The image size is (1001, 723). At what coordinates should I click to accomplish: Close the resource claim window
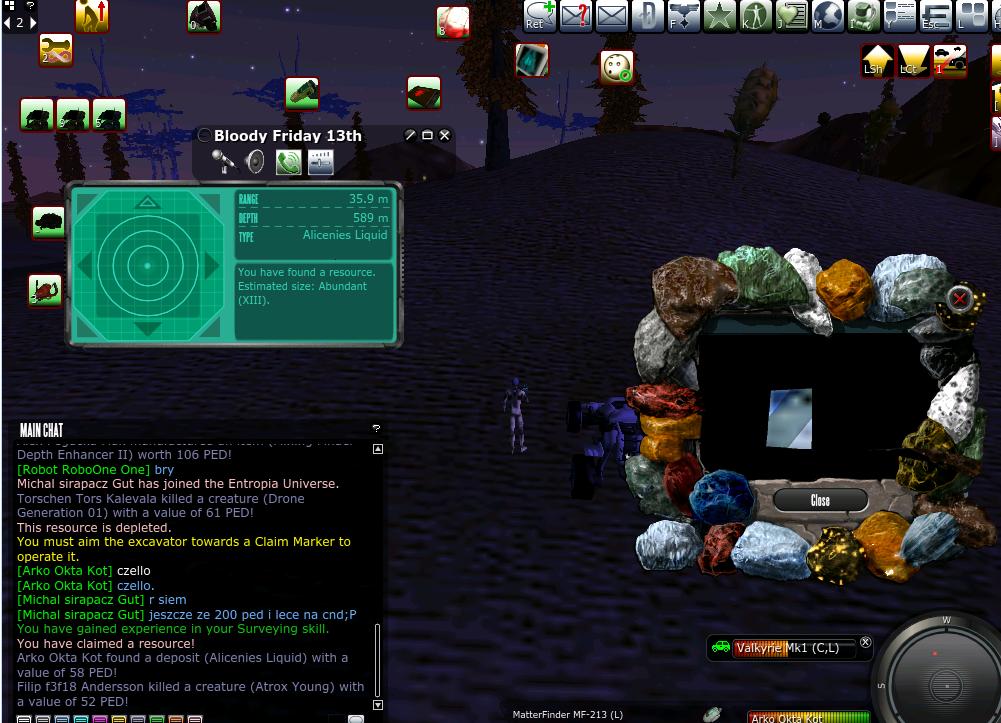820,500
